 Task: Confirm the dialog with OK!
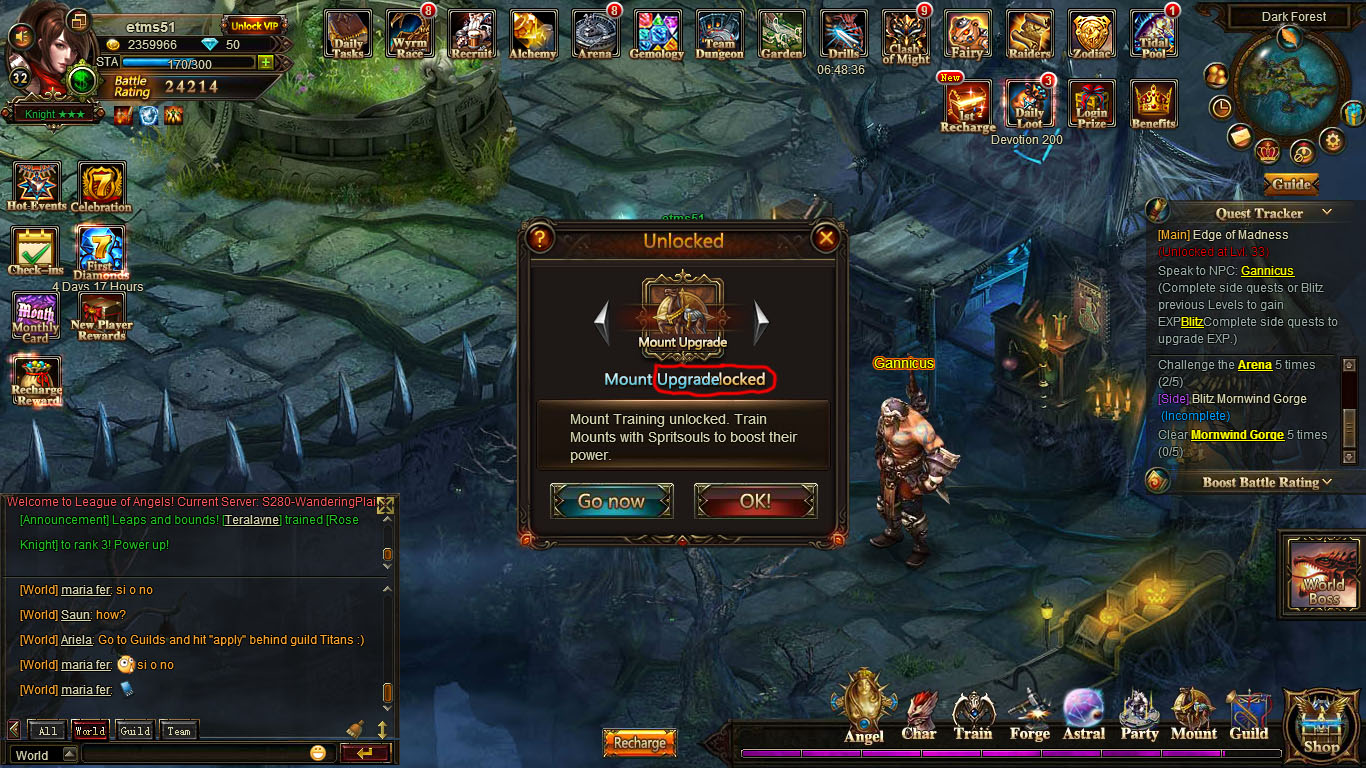(x=755, y=501)
